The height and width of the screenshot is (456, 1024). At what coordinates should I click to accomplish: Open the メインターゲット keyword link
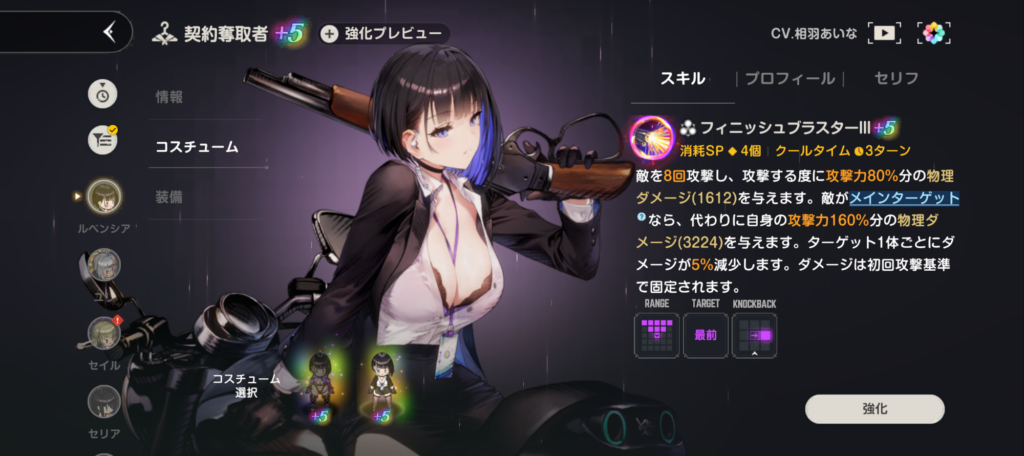[x=904, y=197]
